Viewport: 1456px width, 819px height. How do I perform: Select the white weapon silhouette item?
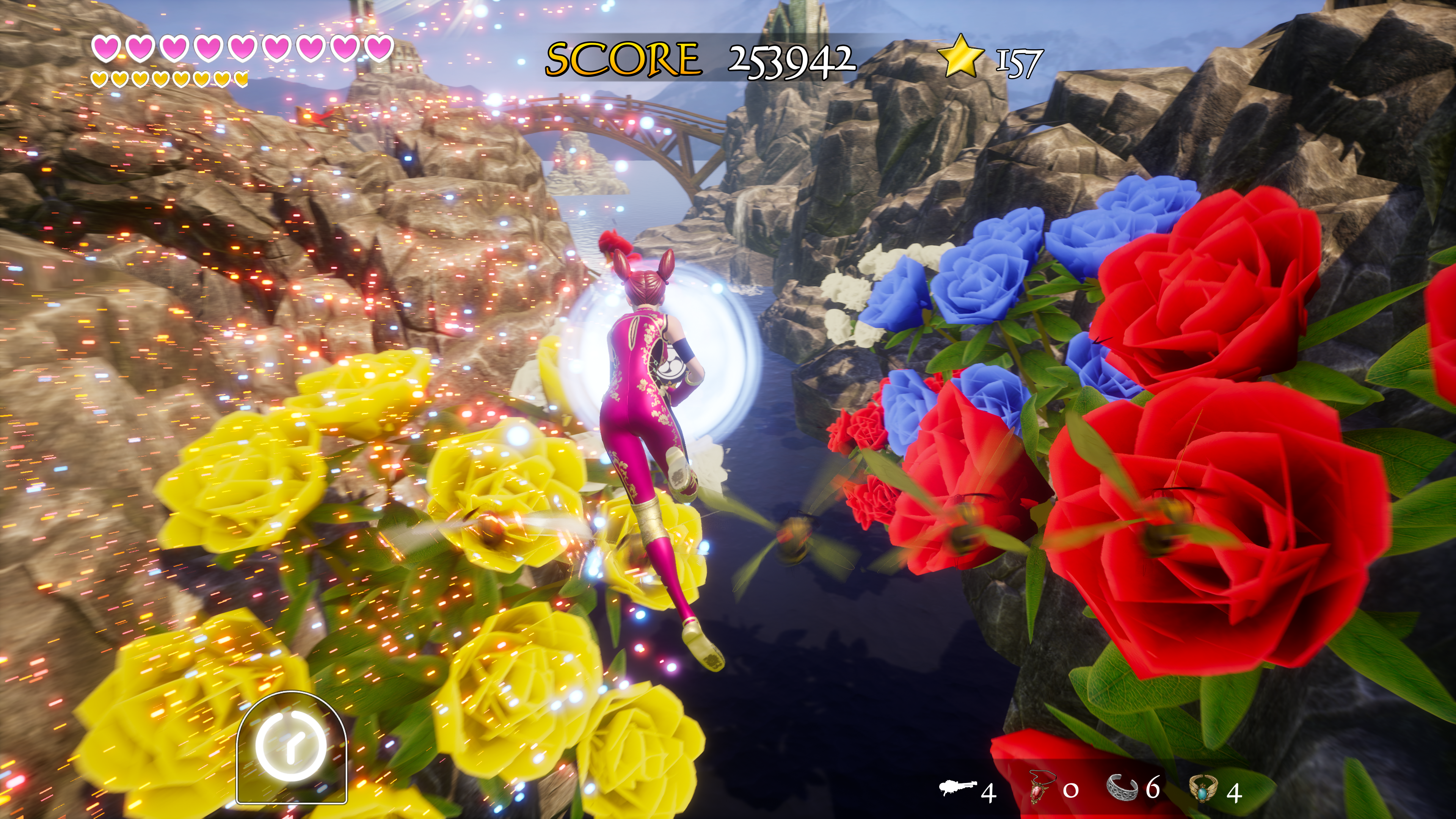pos(958,788)
